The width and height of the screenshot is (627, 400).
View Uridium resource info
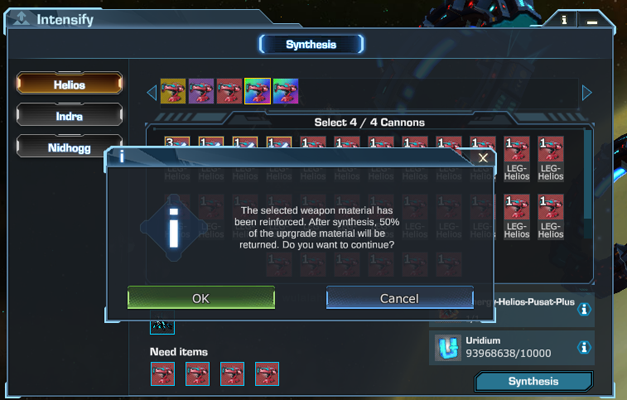click(584, 347)
